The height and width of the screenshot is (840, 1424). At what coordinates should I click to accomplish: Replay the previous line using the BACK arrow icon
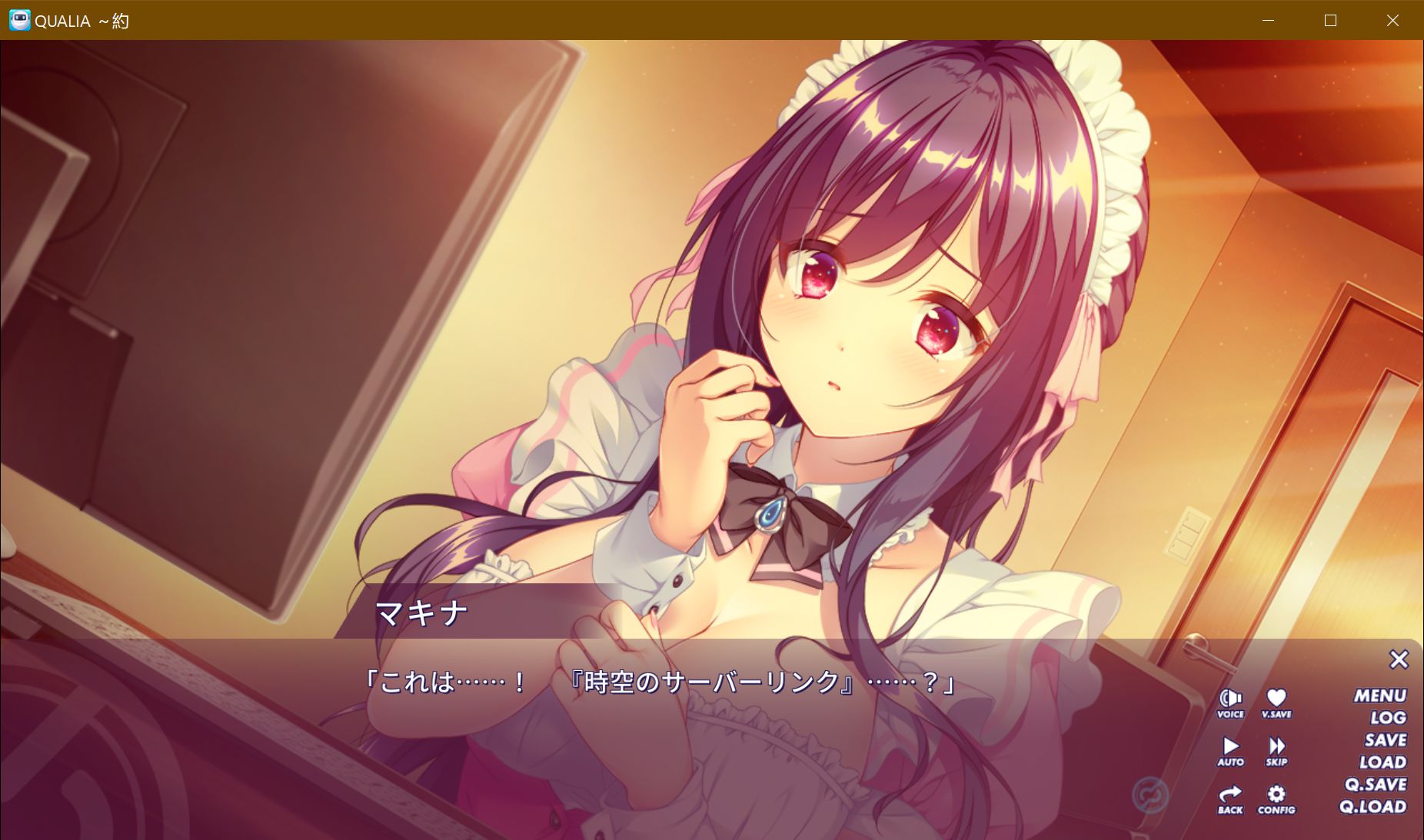[x=1229, y=797]
